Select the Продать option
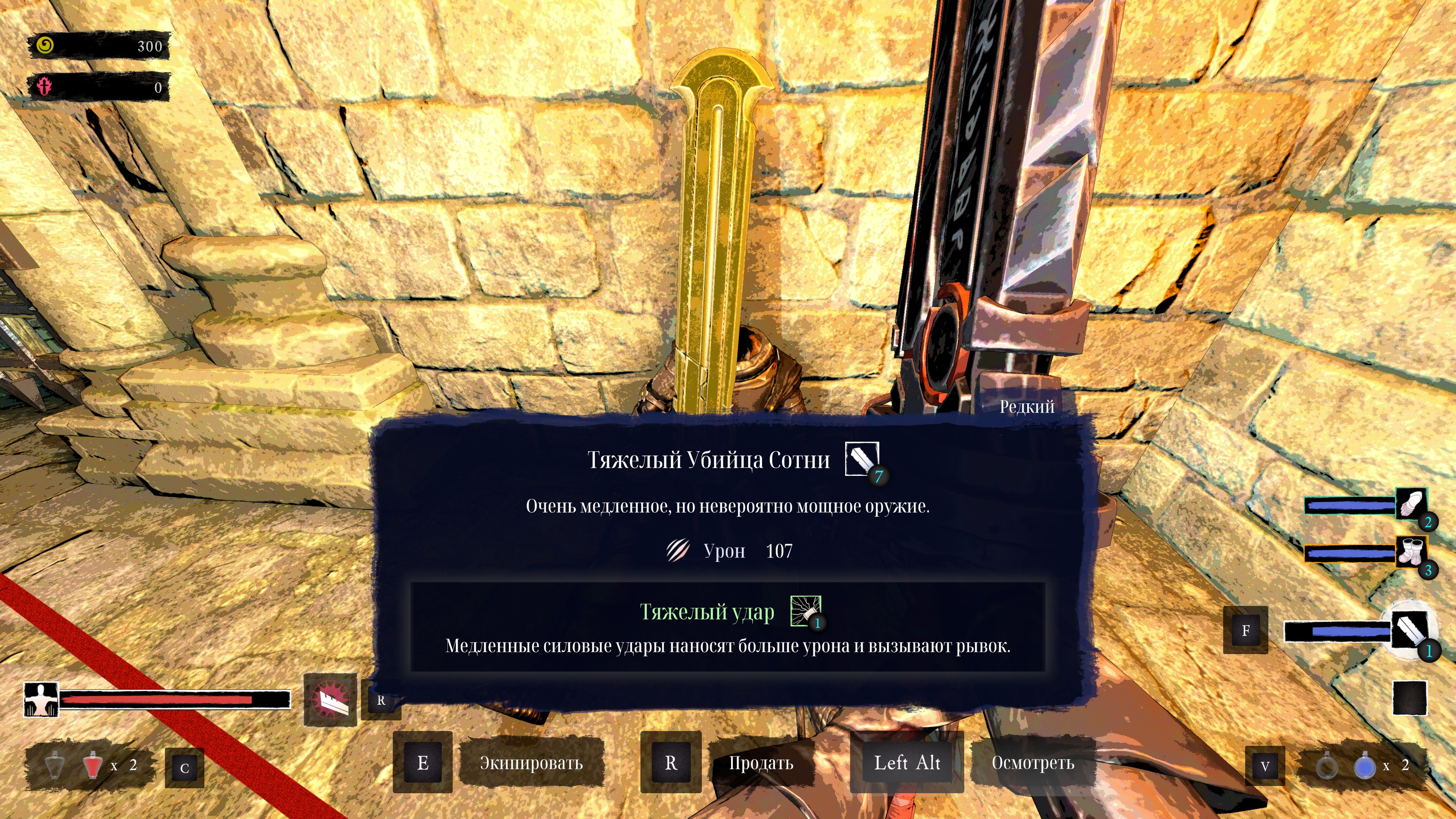 (760, 763)
